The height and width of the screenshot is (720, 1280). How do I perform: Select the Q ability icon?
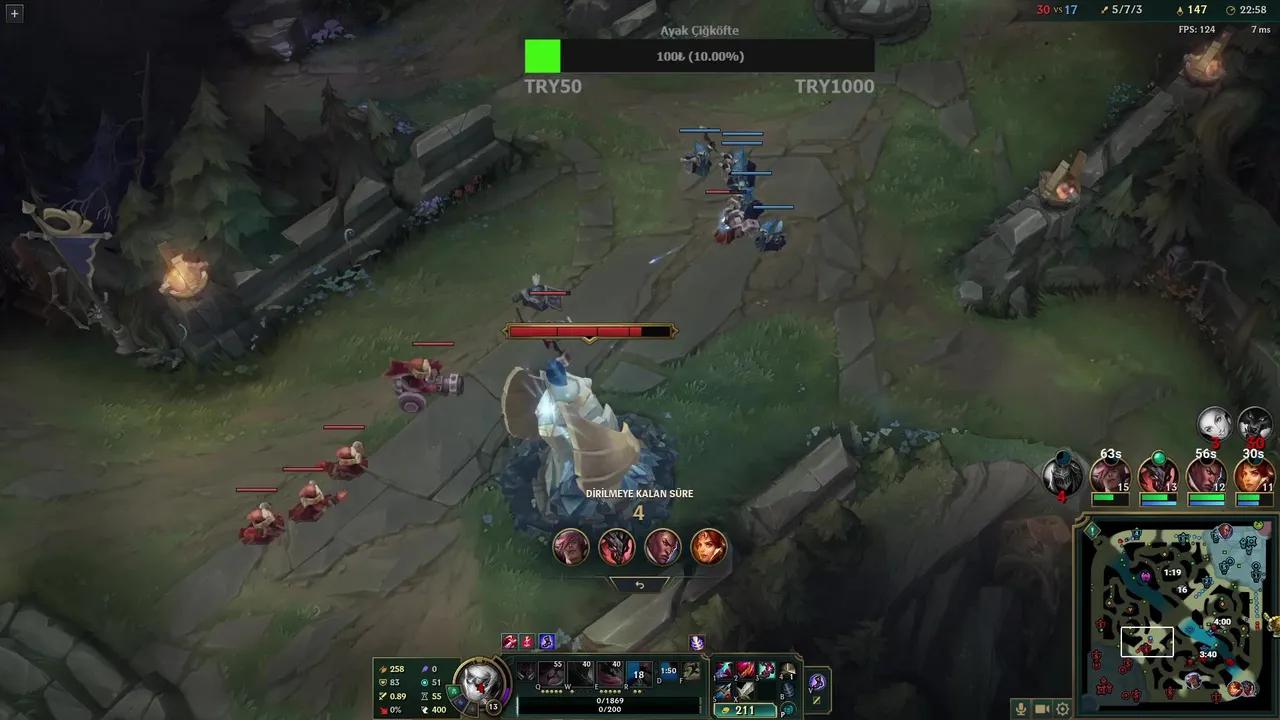[550, 674]
